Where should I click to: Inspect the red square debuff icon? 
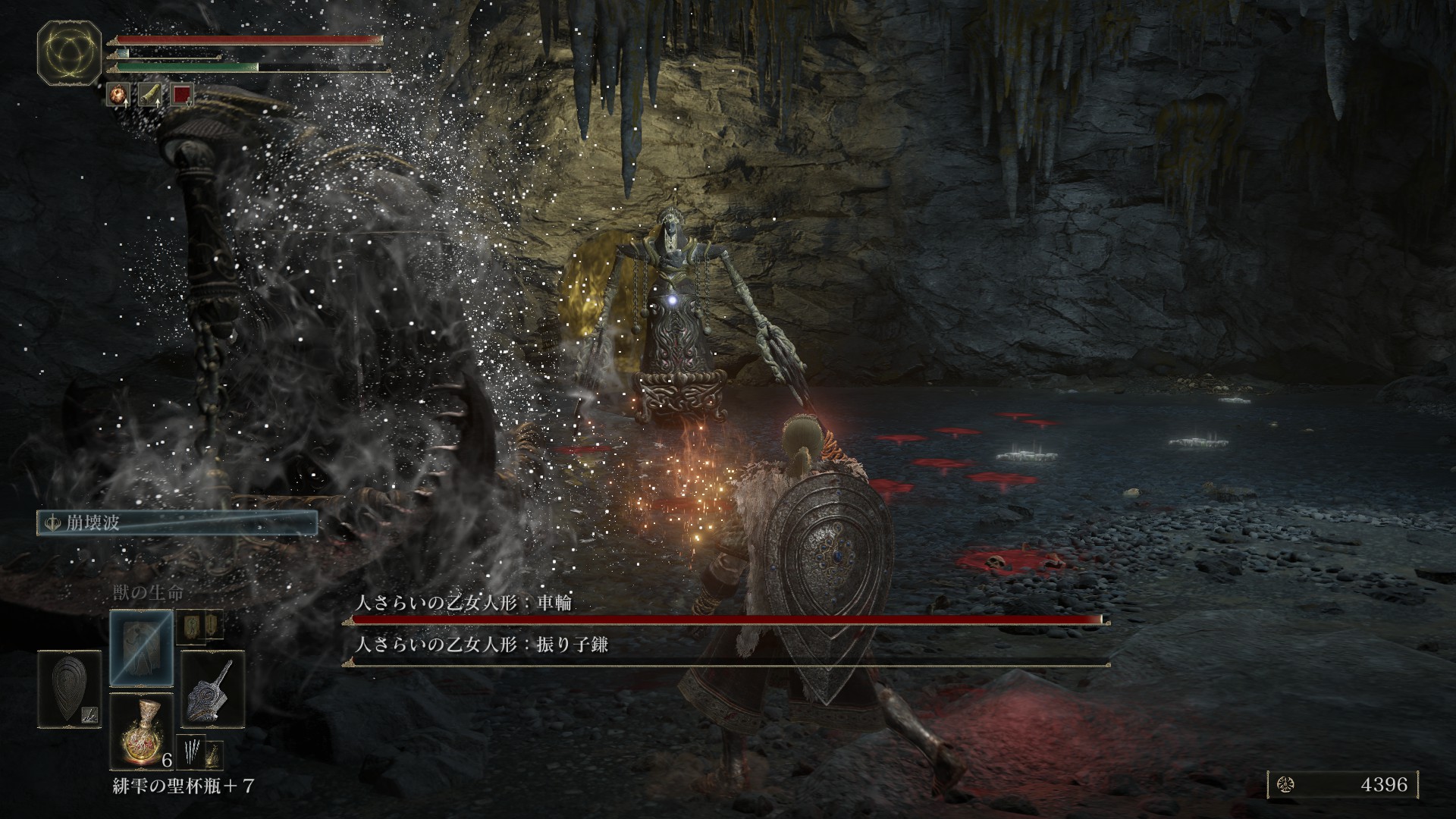(182, 94)
